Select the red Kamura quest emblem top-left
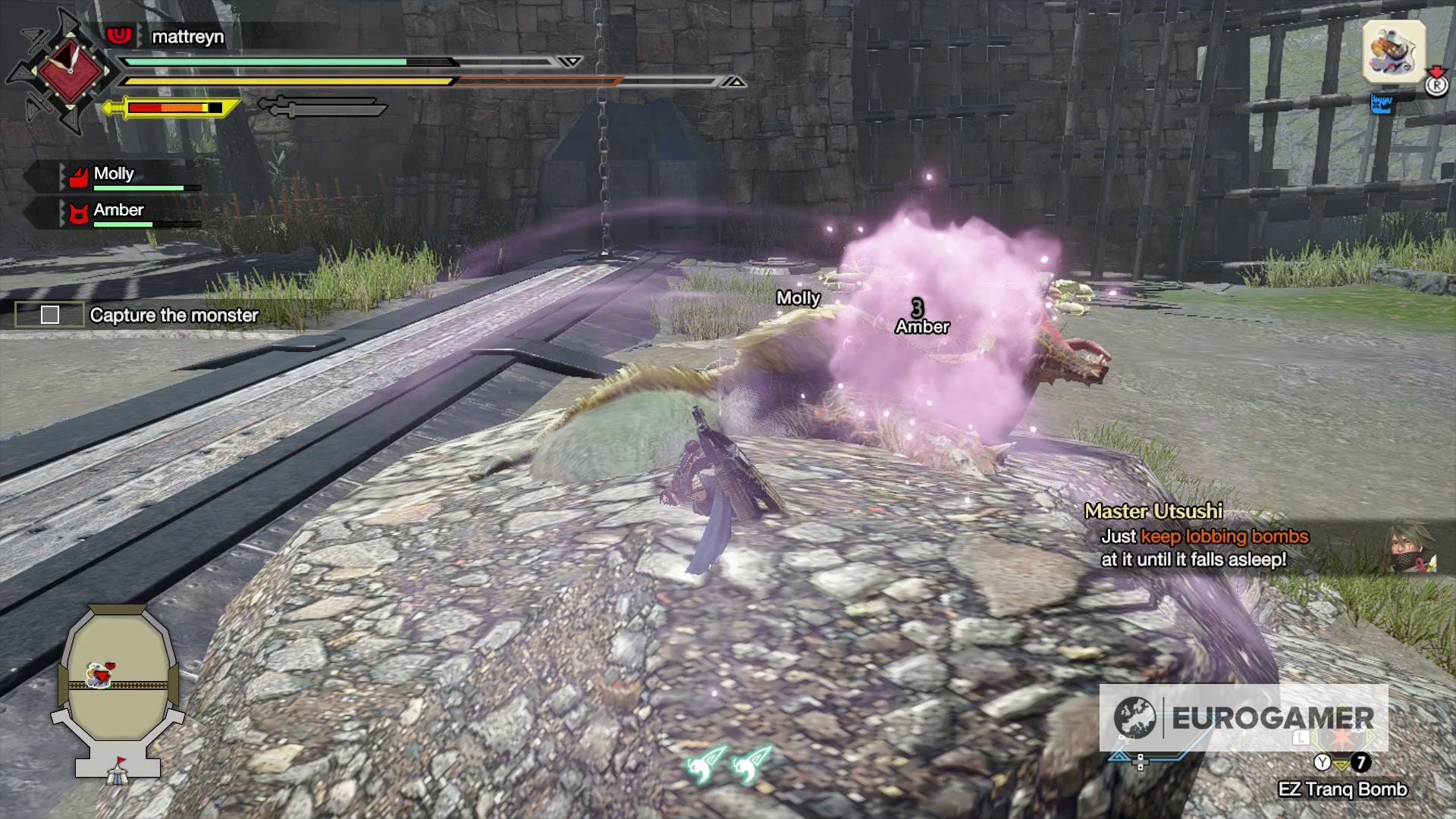Viewport: 1456px width, 819px height. 71,72
